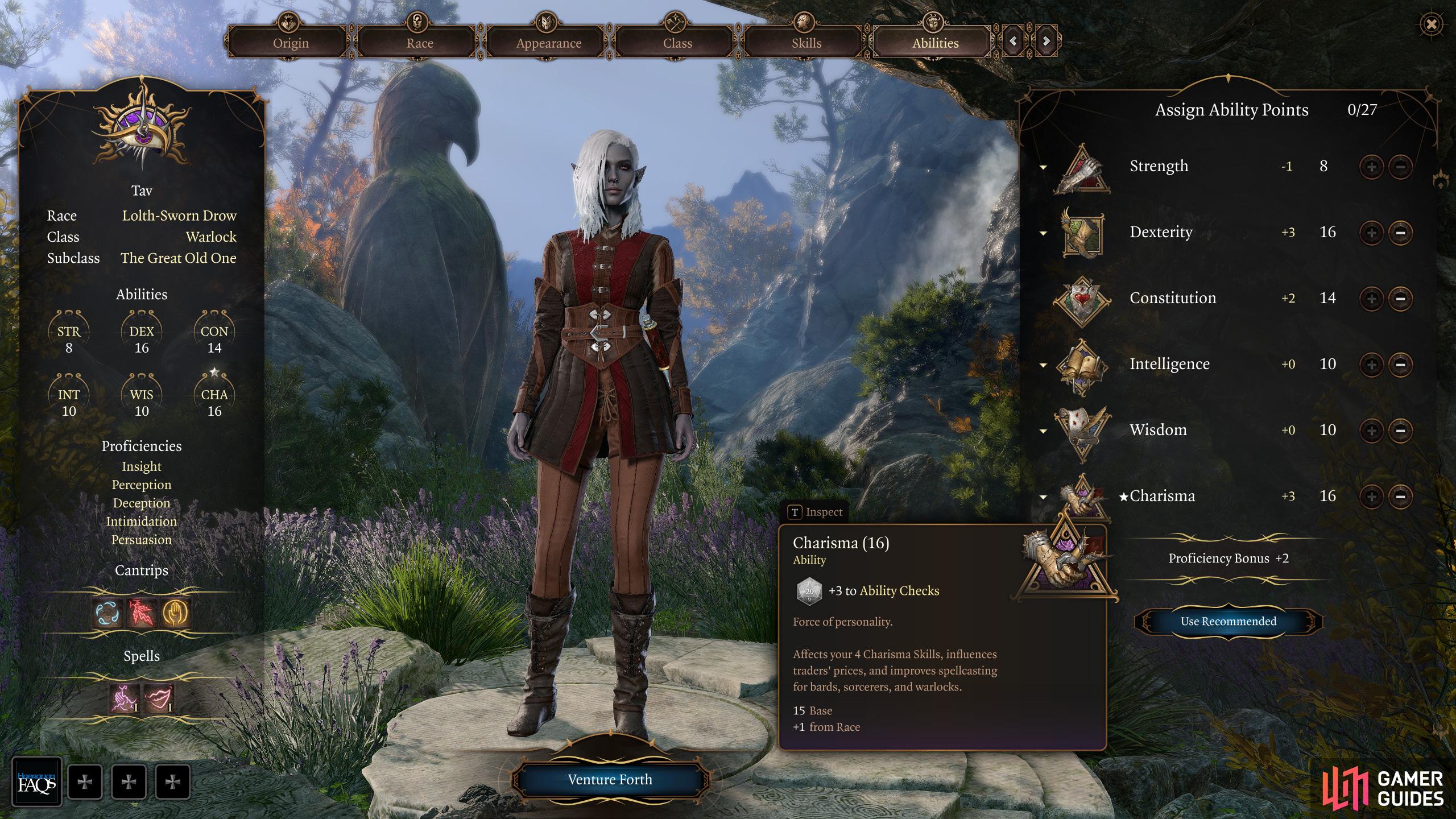
Task: Decrease Dexterity by one point
Action: coord(1400,233)
